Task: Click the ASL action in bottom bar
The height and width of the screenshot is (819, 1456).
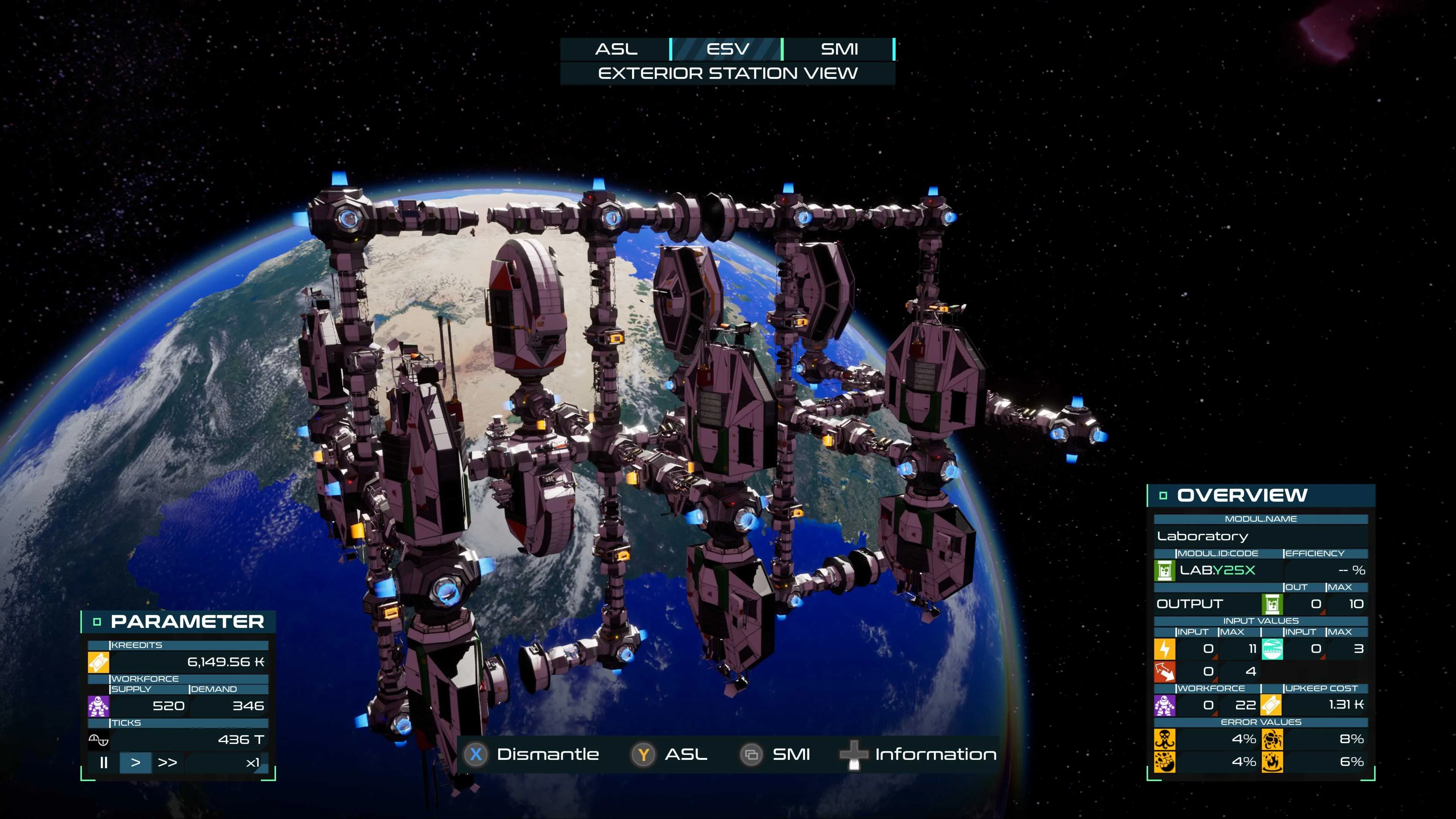Action: point(670,754)
